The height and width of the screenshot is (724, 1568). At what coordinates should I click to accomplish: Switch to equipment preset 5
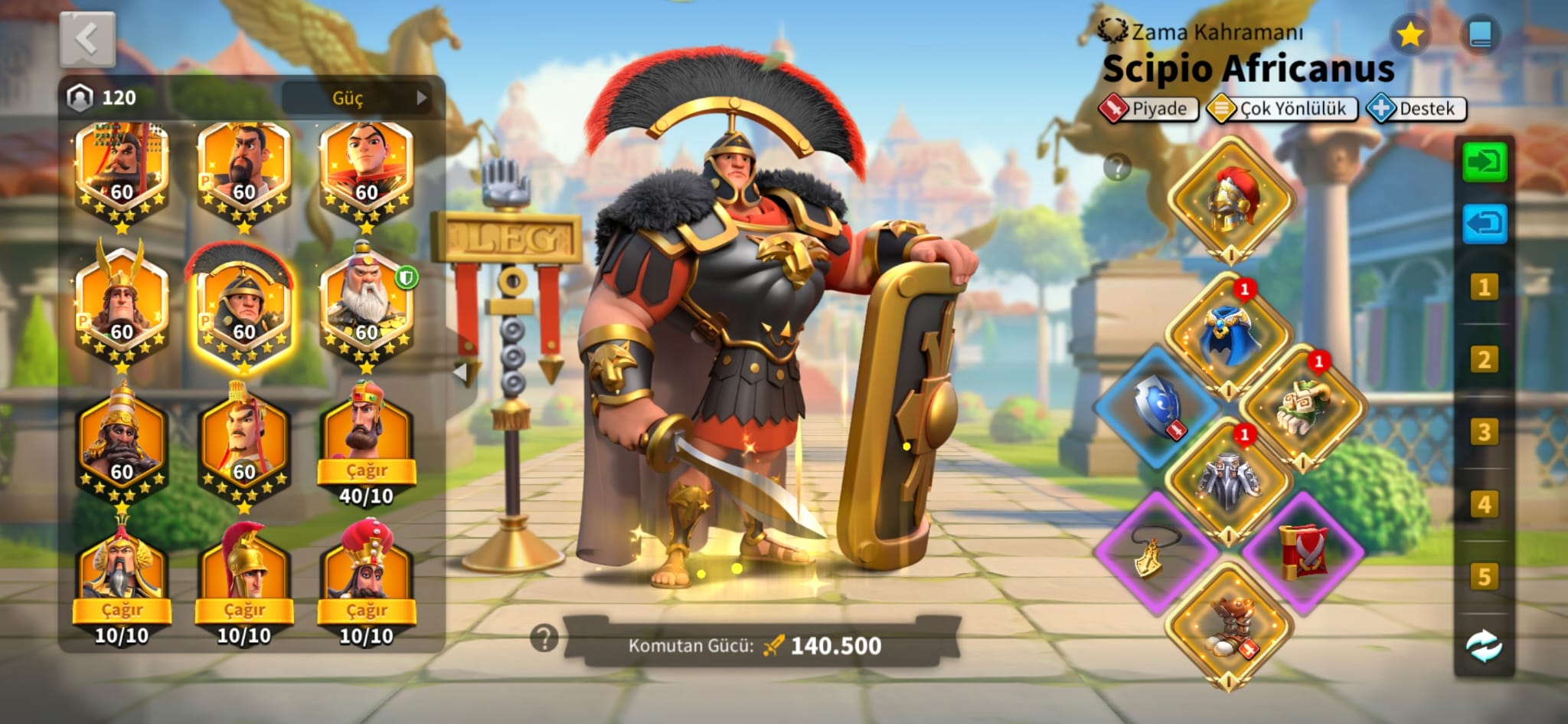pyautogui.click(x=1484, y=577)
